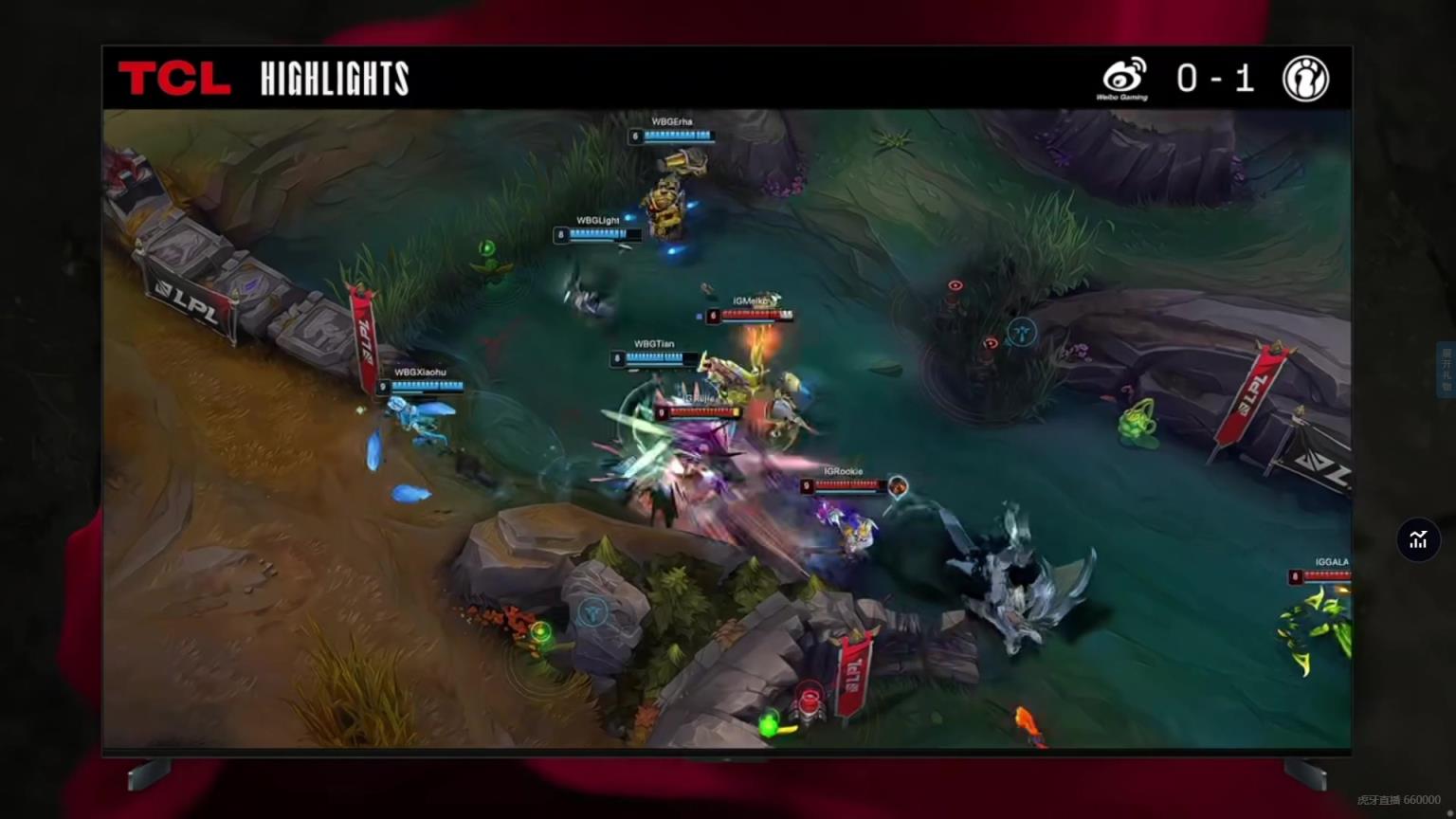1456x819 pixels.
Task: Open the round chart statistics overlay button
Action: [x=1418, y=540]
